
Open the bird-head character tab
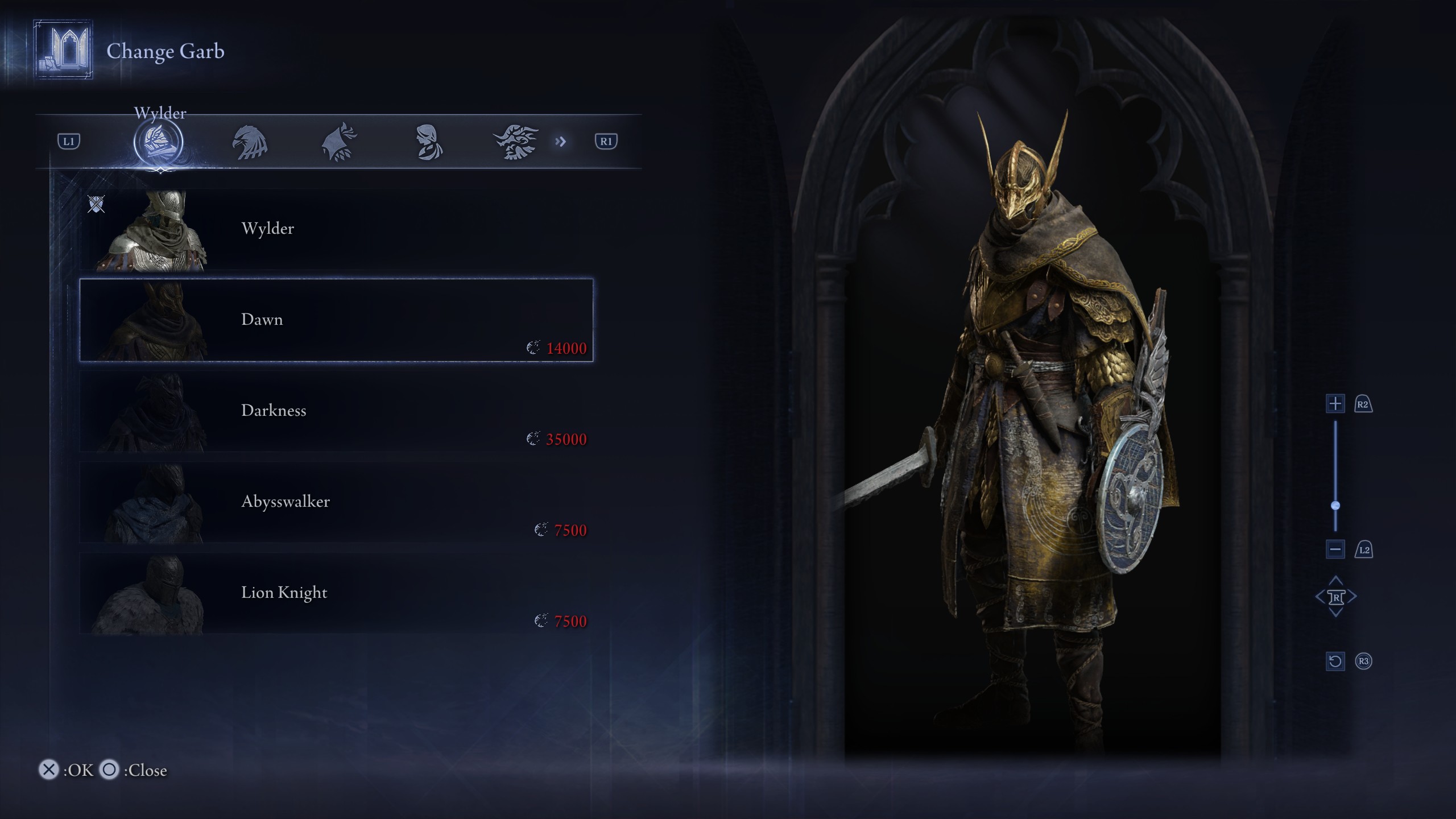click(x=250, y=142)
